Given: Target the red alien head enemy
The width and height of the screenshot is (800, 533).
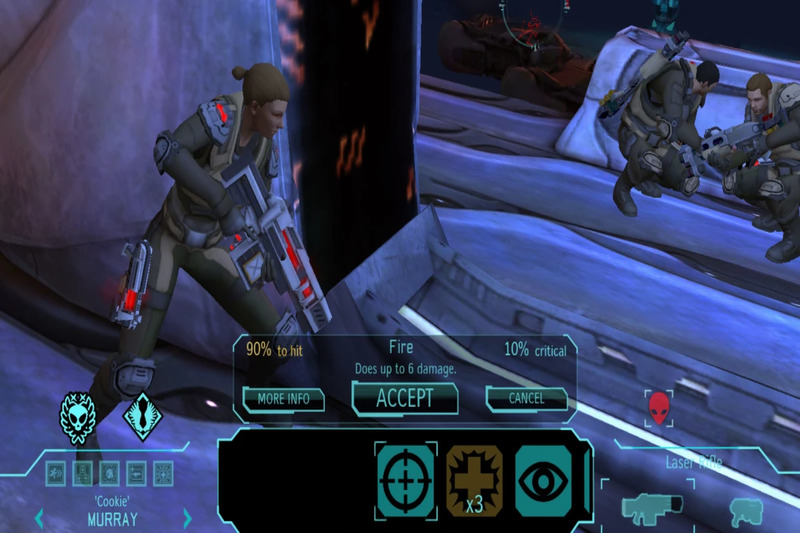Looking at the screenshot, I should tap(658, 408).
